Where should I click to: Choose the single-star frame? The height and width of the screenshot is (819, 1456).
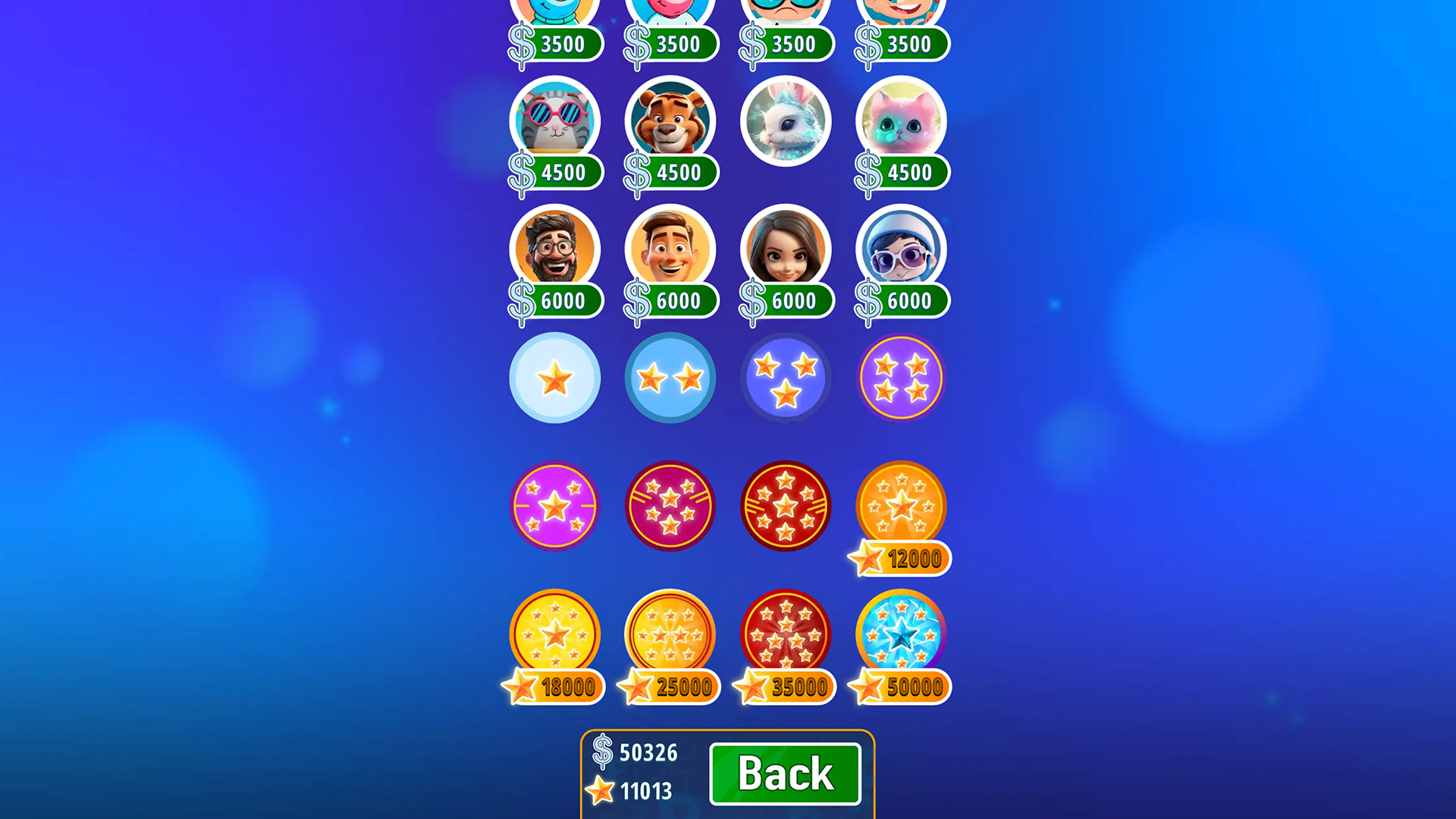(x=555, y=377)
